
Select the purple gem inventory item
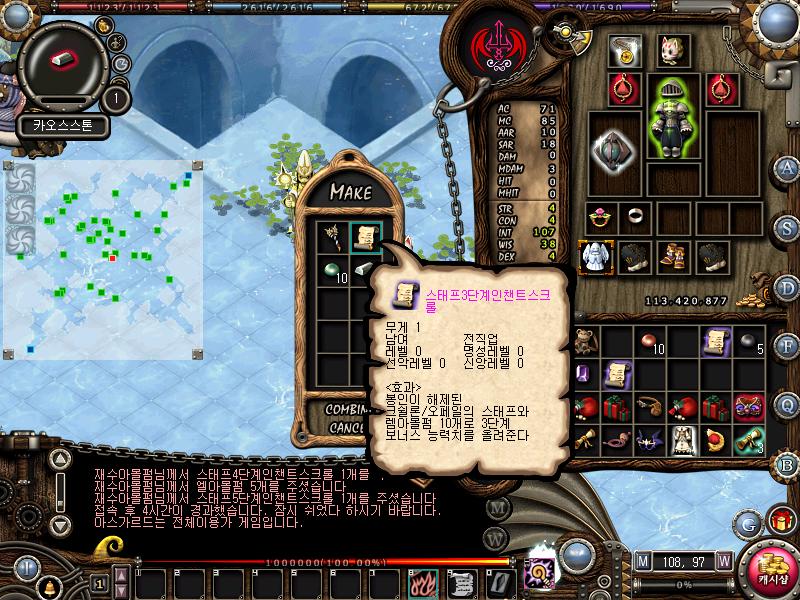(585, 374)
